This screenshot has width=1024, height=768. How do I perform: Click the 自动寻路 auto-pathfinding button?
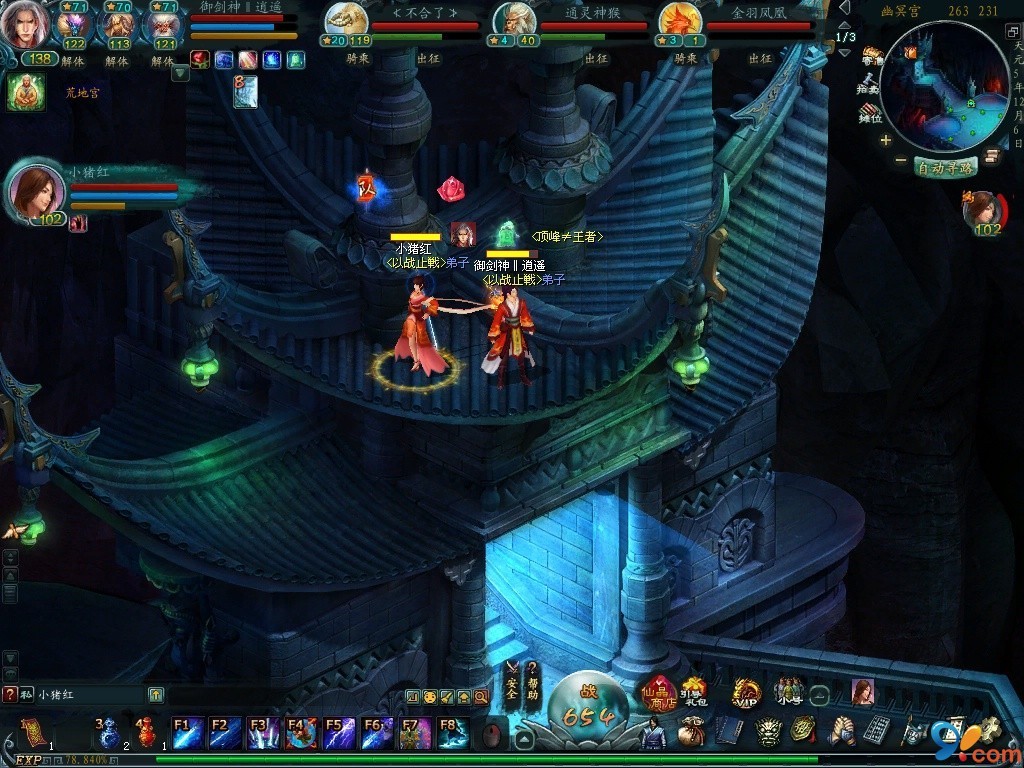pos(945,167)
